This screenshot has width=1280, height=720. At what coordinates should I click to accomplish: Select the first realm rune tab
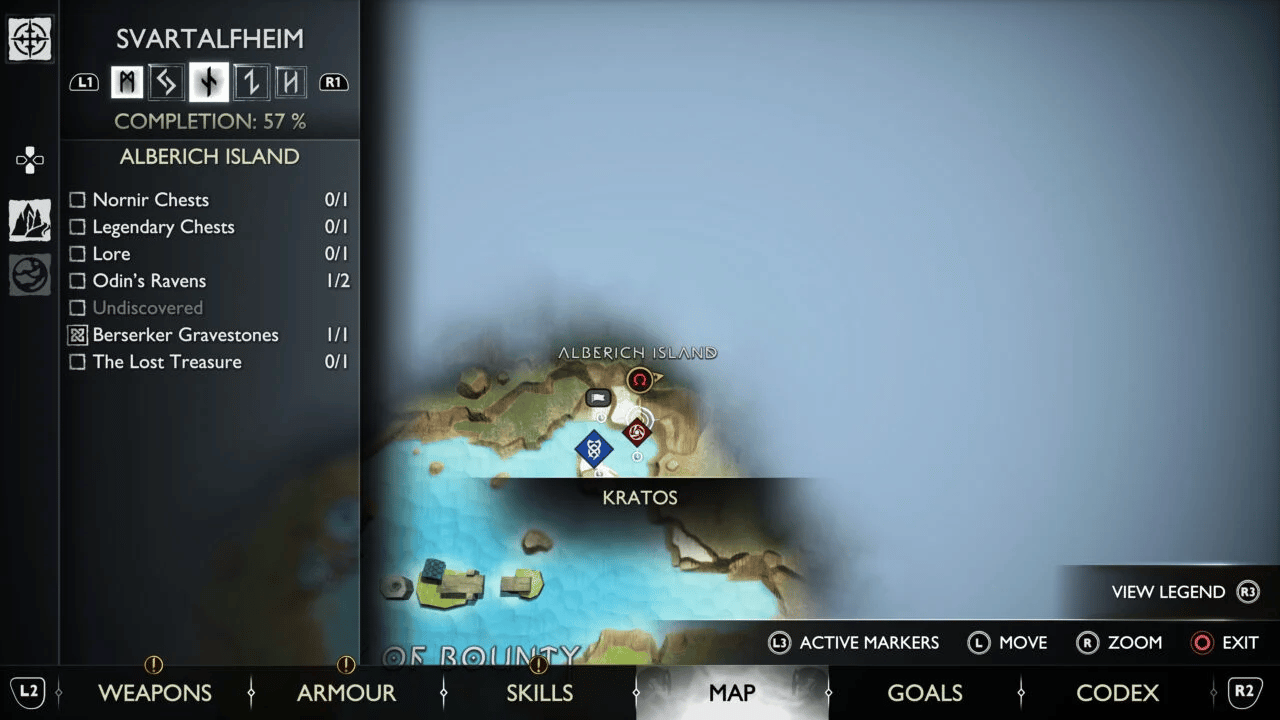[127, 83]
